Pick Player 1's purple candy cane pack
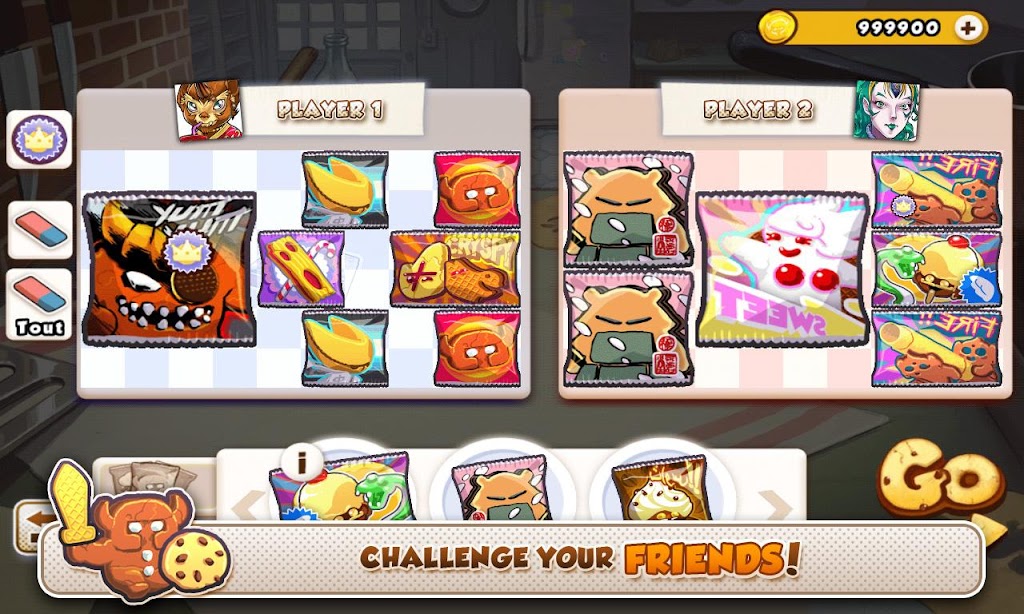The height and width of the screenshot is (614, 1024). point(302,268)
